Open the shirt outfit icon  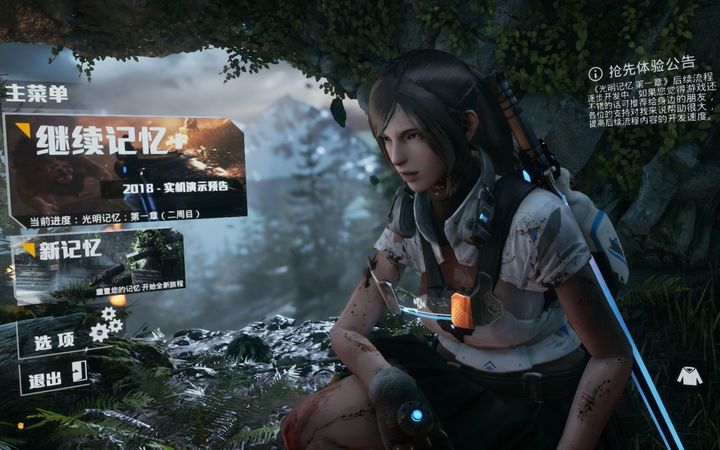click(x=689, y=376)
